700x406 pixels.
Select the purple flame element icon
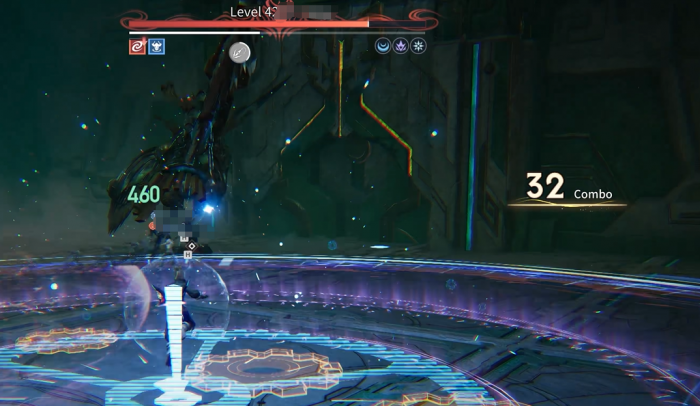point(400,46)
